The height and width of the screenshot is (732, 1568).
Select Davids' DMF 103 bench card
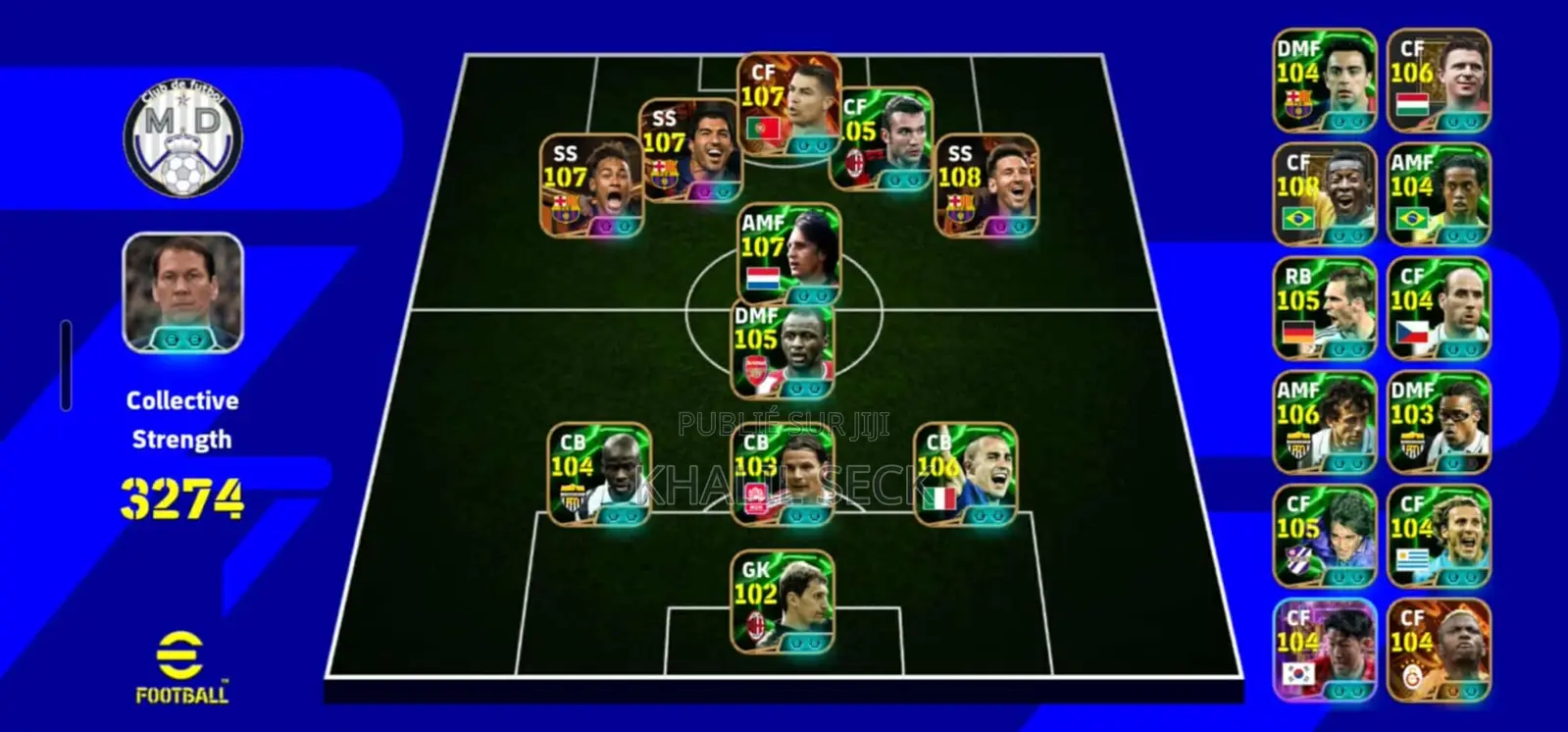click(1440, 424)
